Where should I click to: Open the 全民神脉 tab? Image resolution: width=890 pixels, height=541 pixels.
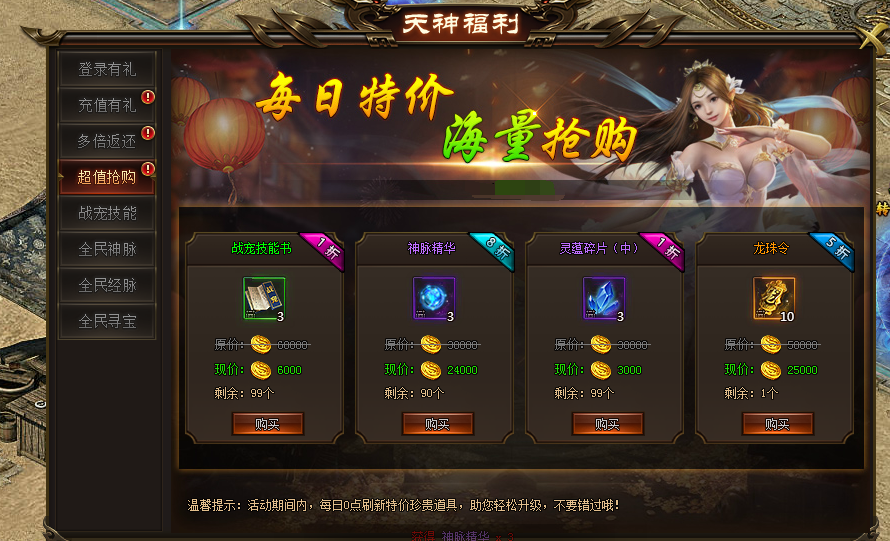[x=107, y=249]
